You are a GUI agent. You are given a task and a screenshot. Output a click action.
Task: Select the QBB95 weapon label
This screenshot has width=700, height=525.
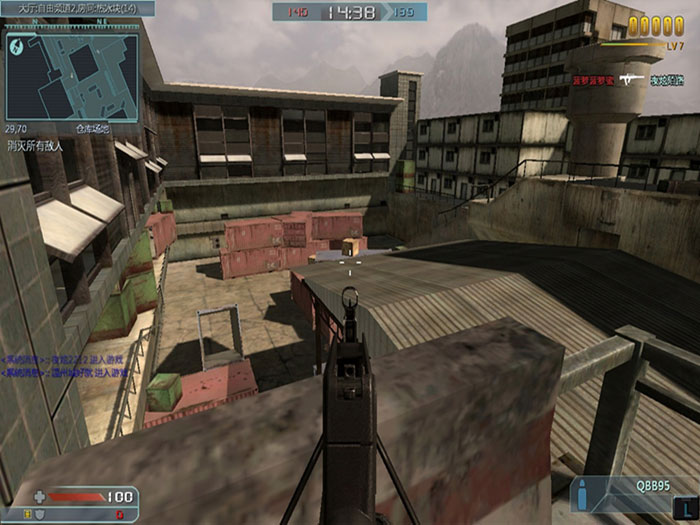[653, 482]
